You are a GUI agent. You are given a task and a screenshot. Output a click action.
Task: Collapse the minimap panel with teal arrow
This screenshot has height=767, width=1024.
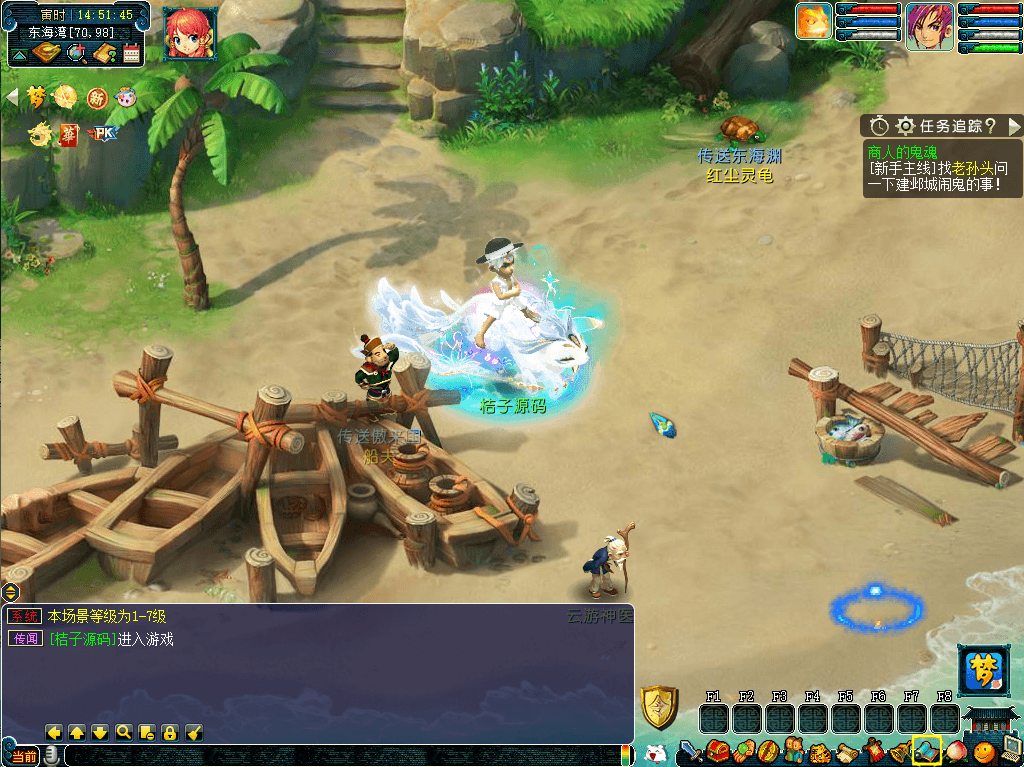[18, 56]
